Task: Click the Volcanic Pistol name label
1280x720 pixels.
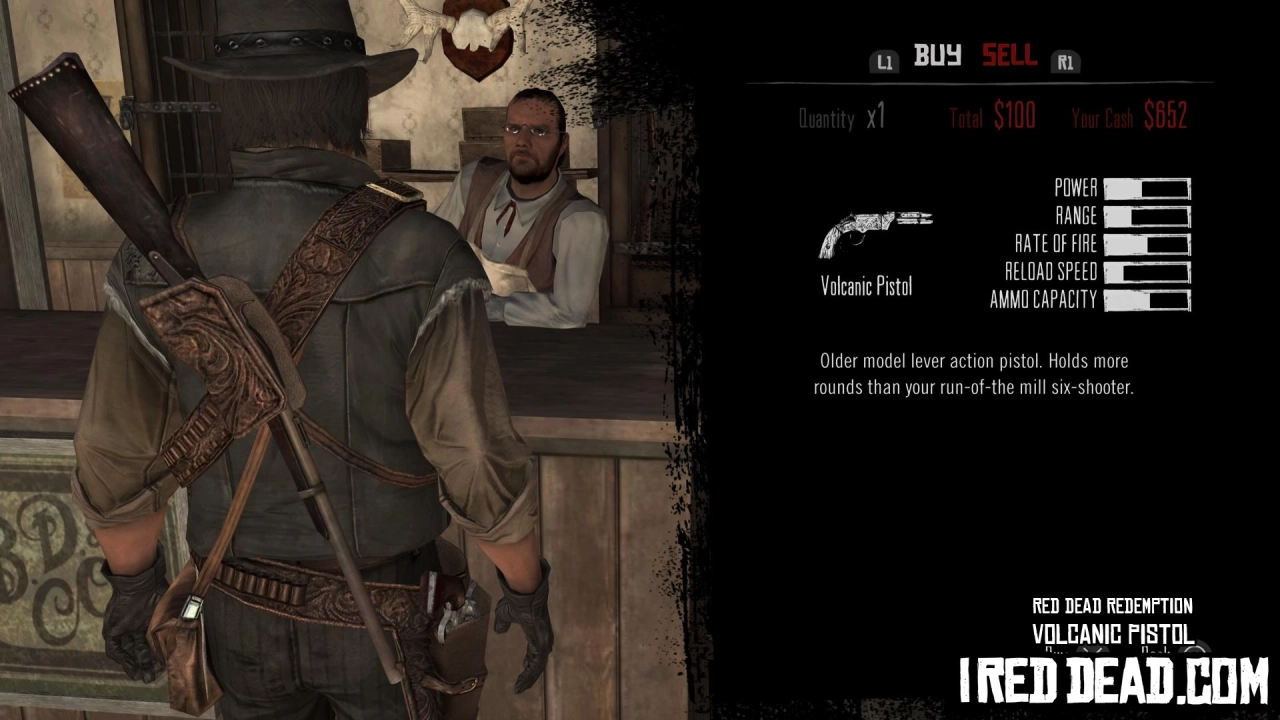Action: point(866,286)
